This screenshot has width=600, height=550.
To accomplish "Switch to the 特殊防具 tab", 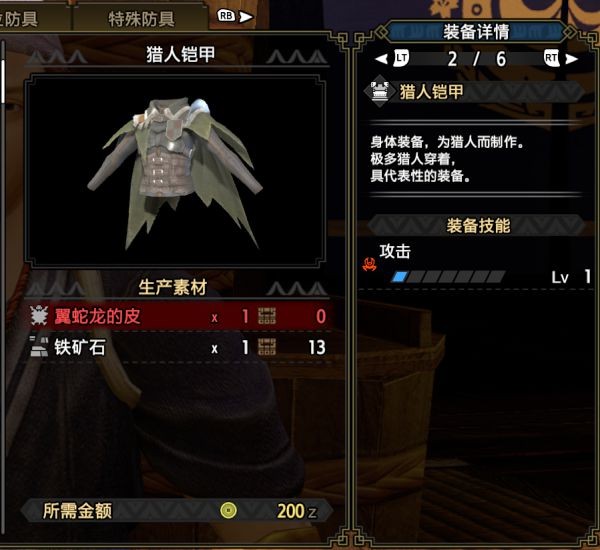I will pos(140,18).
